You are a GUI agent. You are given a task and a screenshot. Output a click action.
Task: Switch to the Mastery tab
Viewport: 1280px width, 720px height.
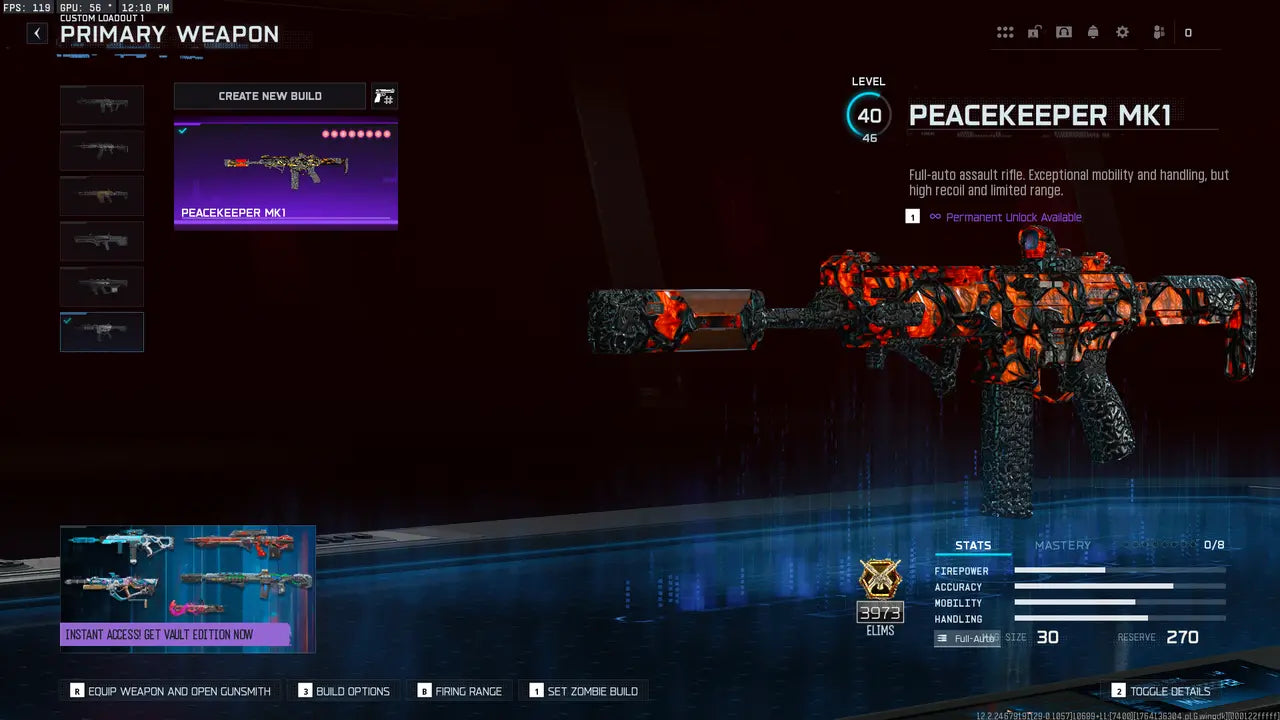coord(1063,545)
